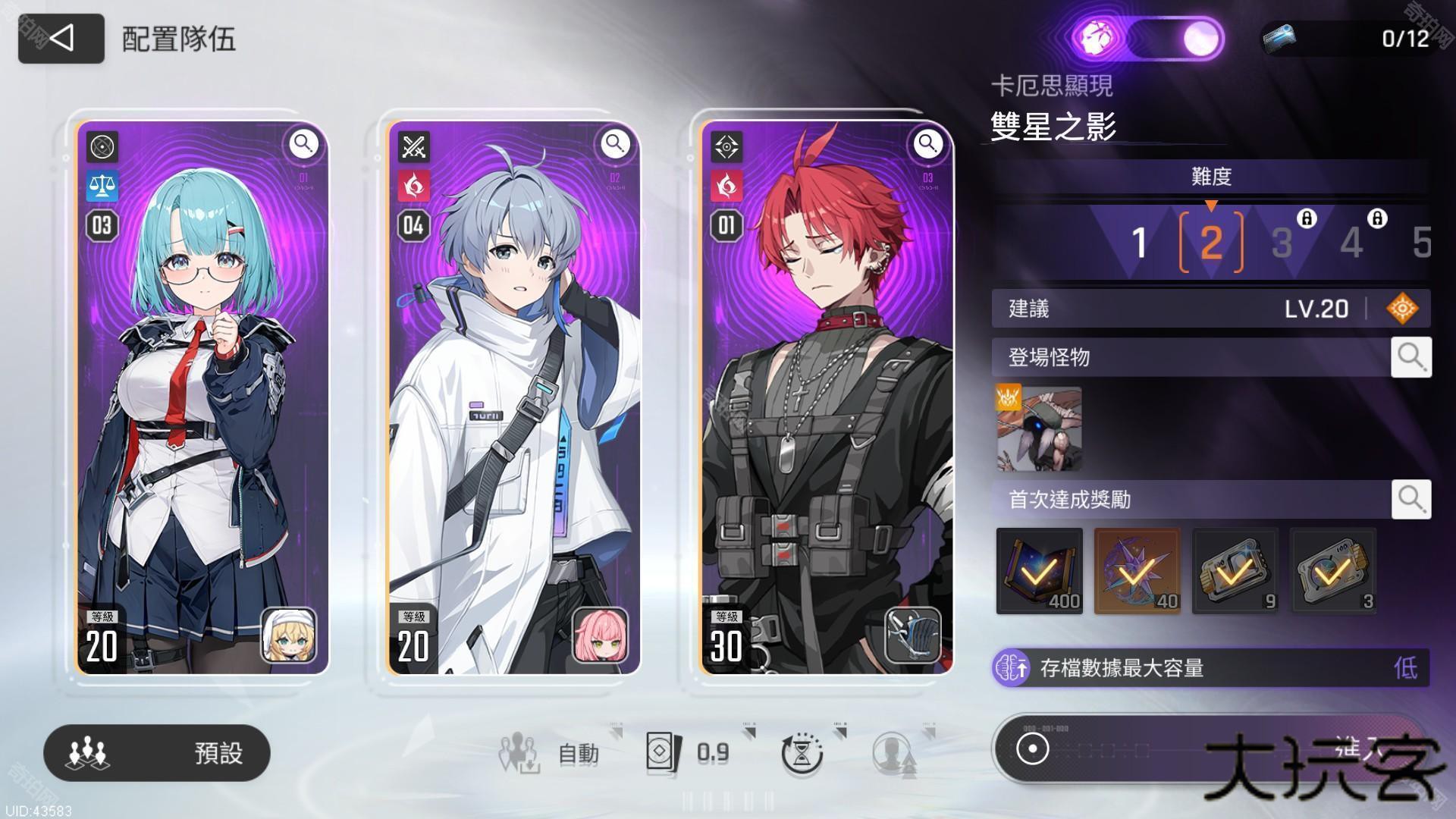View the 首次達成獎勵 reward details

click(1410, 499)
